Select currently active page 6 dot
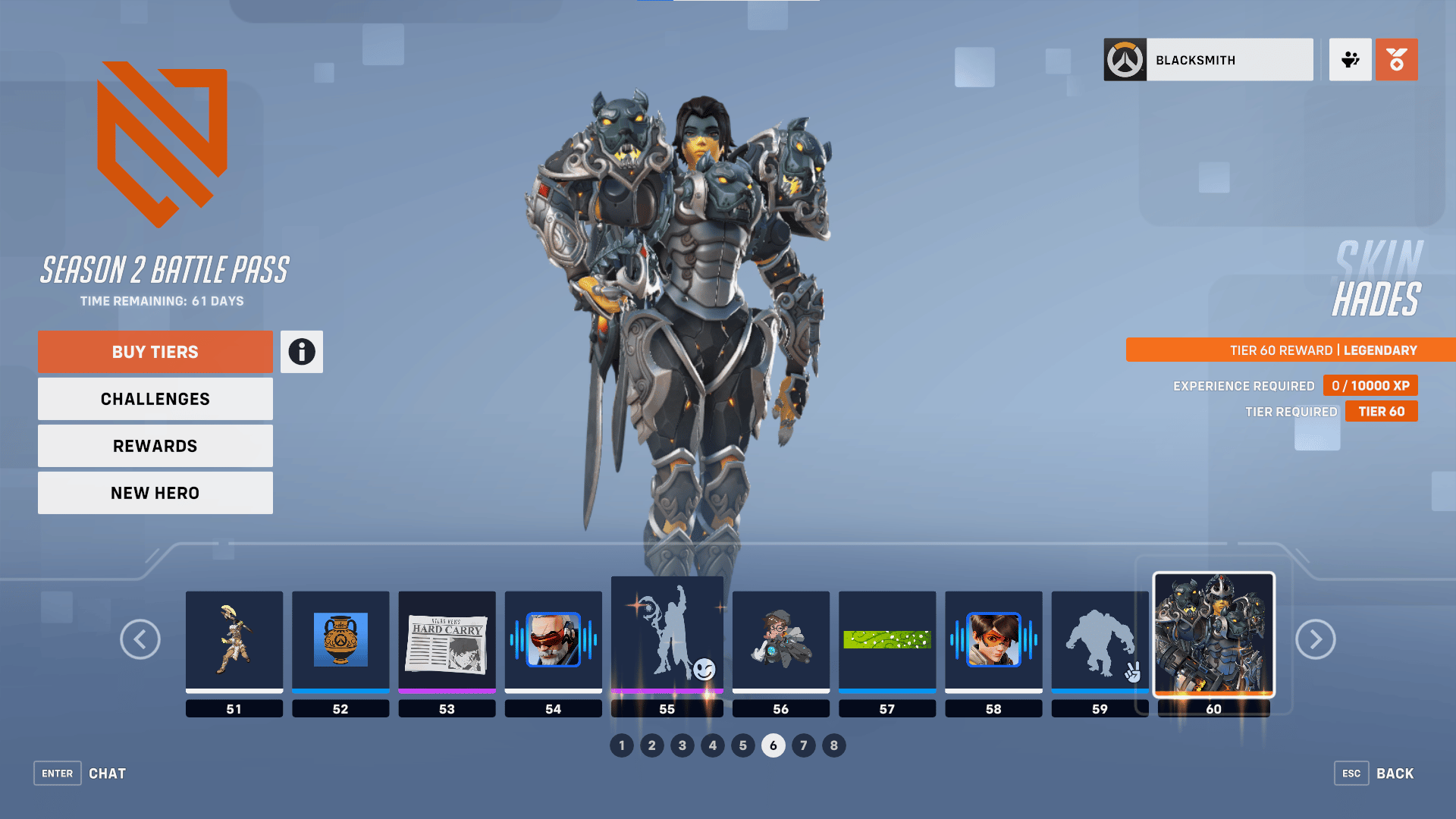 (773, 745)
